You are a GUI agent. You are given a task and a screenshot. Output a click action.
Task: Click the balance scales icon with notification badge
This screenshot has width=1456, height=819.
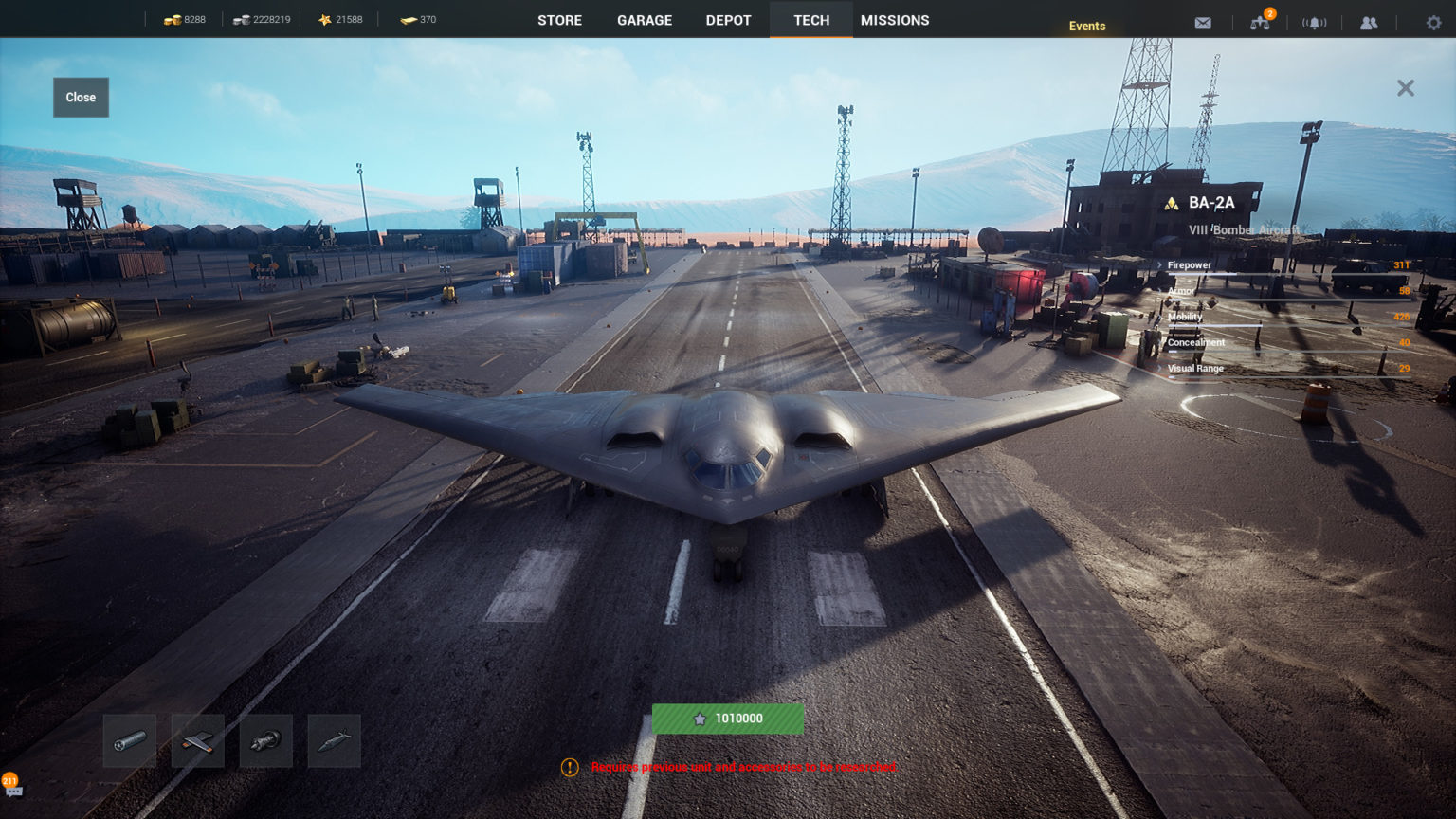pyautogui.click(x=1261, y=22)
